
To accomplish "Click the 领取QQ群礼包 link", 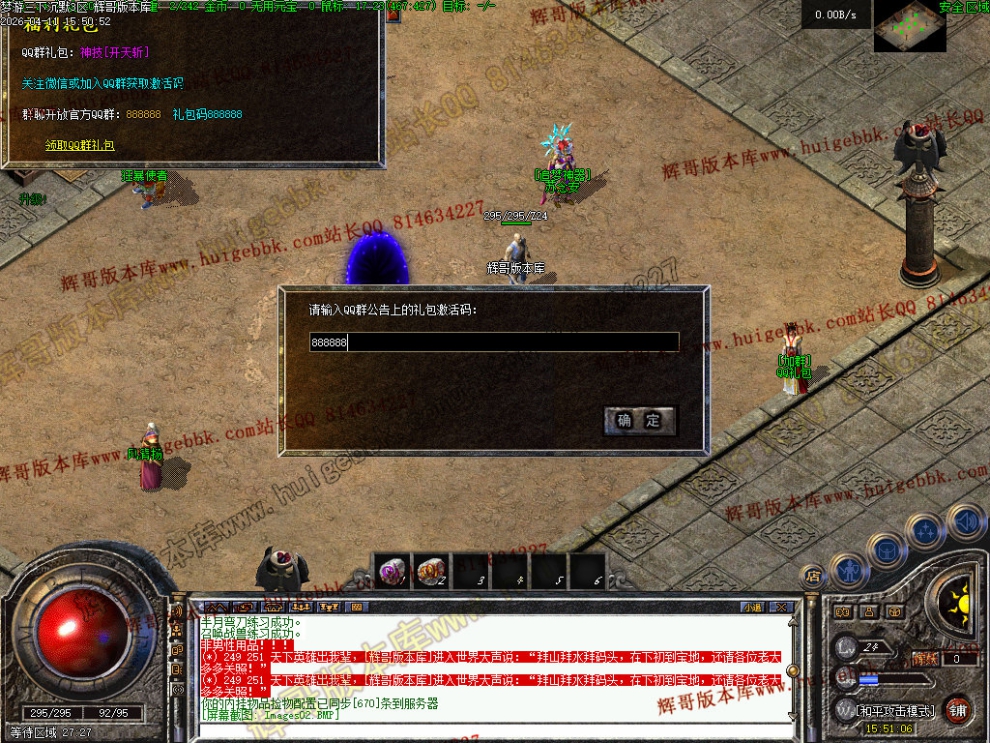I will tap(80, 145).
